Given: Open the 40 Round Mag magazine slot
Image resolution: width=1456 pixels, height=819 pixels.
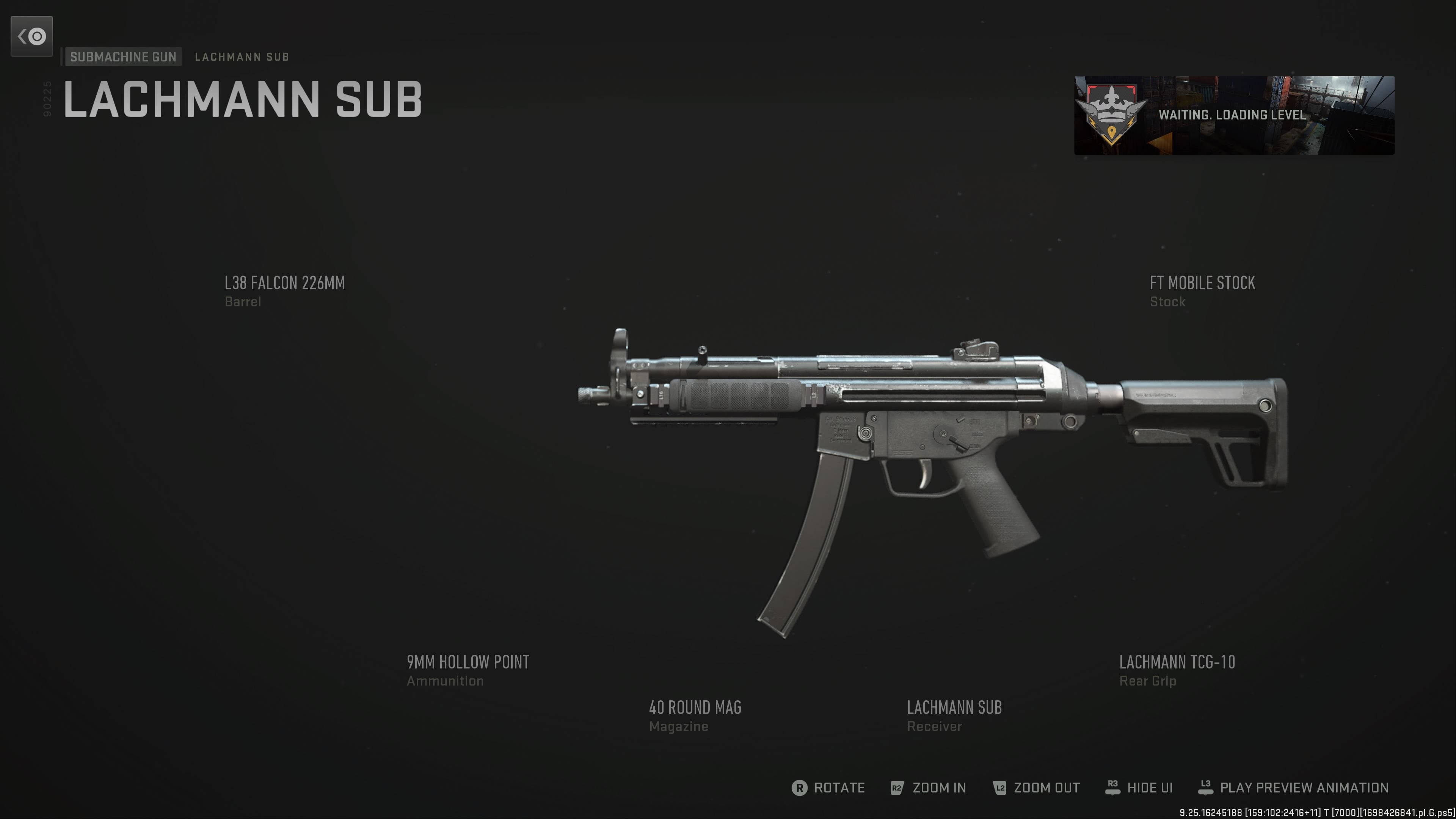Looking at the screenshot, I should pos(695,715).
